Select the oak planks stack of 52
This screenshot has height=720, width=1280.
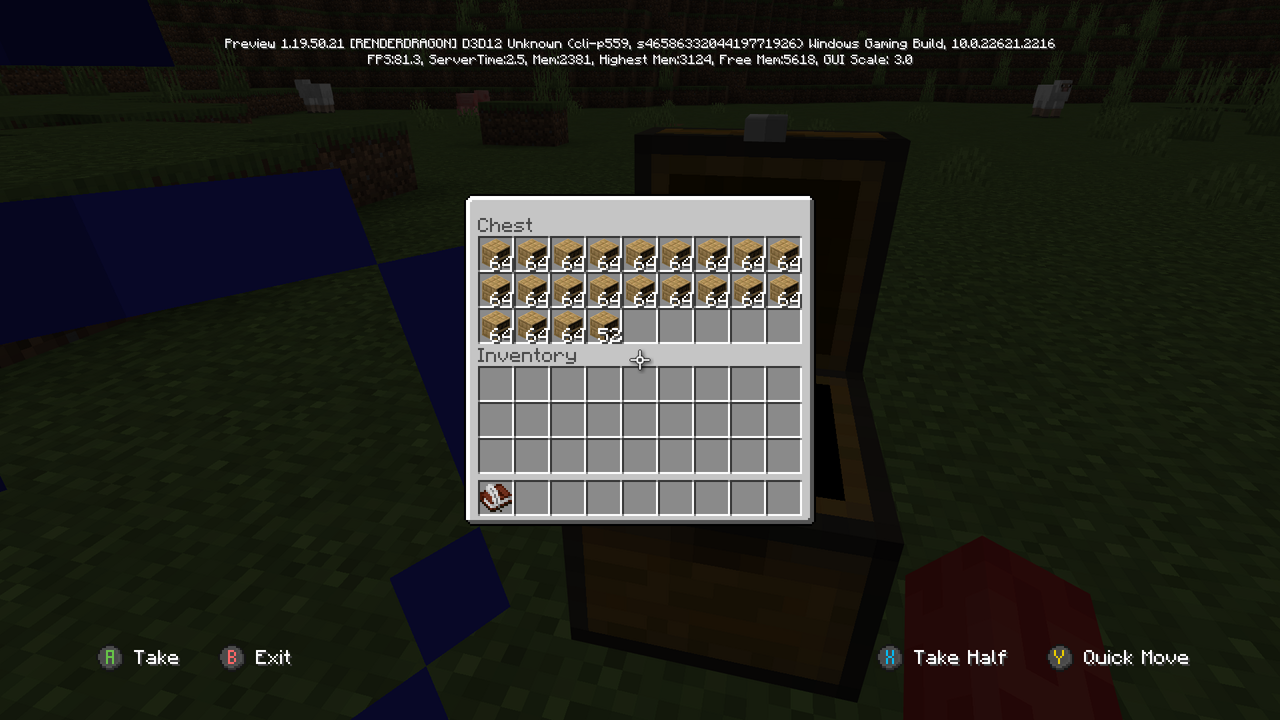tap(603, 327)
